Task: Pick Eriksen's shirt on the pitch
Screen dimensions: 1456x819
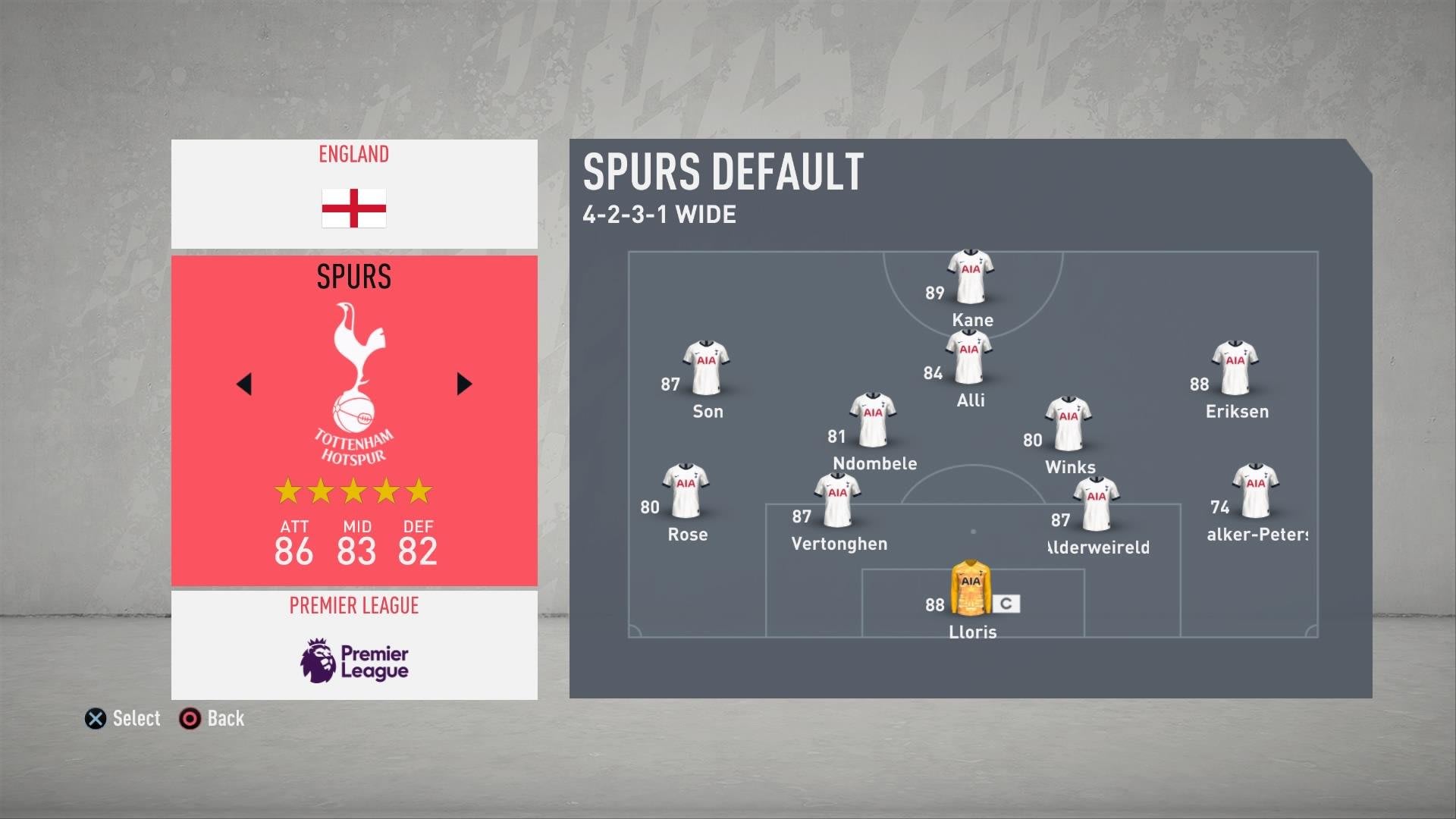Action: click(1235, 368)
